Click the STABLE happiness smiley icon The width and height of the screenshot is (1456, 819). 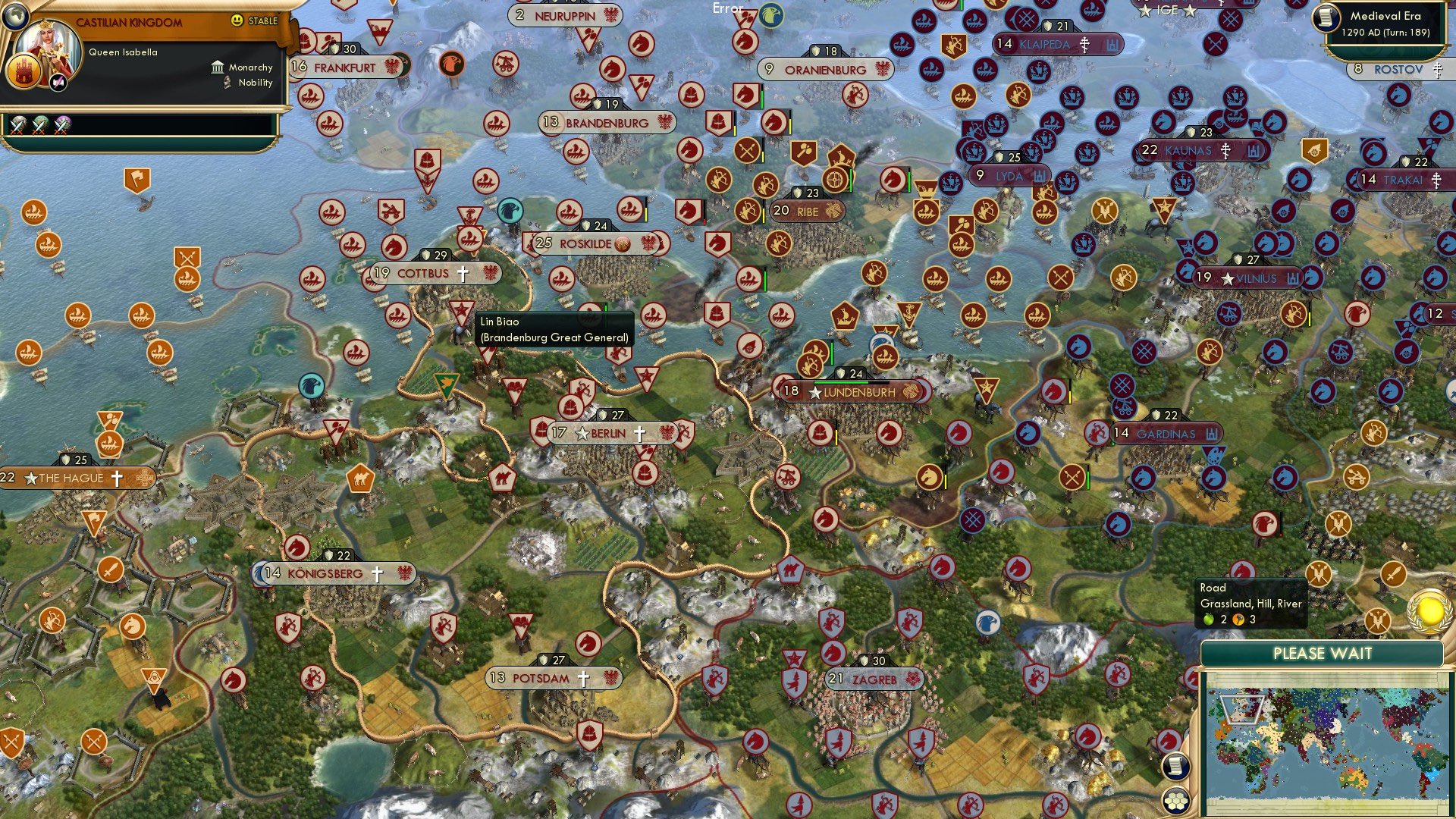click(x=236, y=20)
